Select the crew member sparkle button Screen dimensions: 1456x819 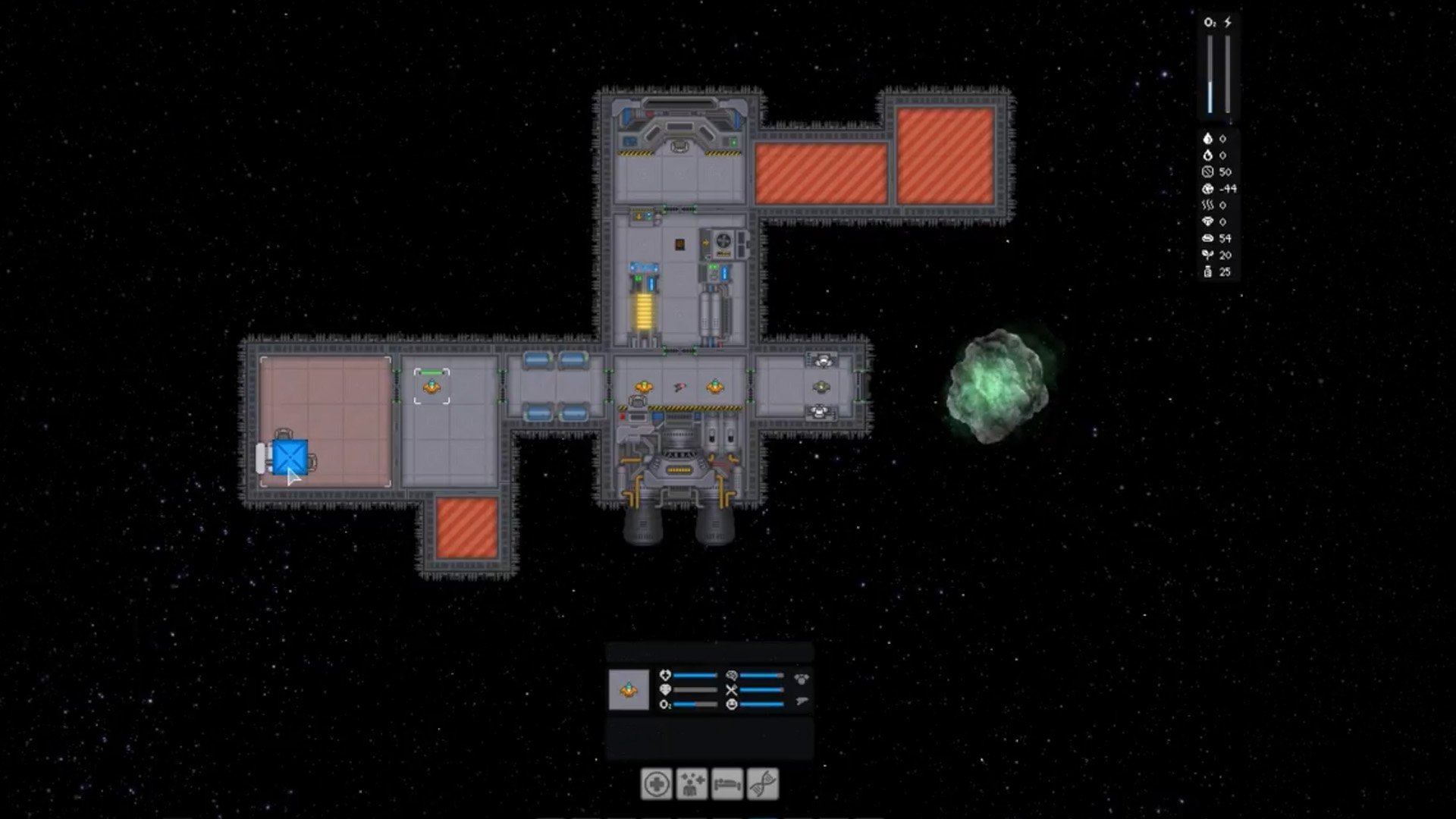(x=692, y=784)
